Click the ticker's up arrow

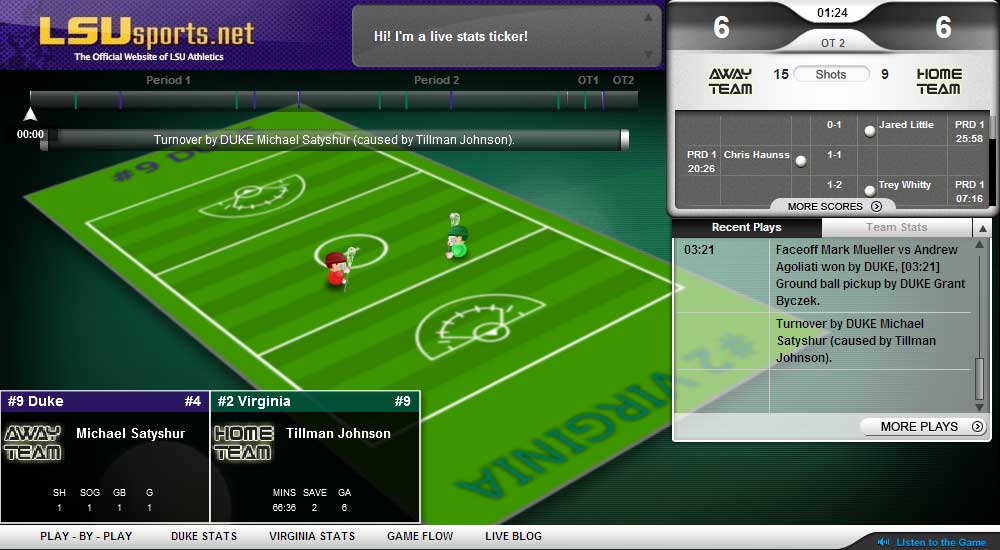(649, 17)
